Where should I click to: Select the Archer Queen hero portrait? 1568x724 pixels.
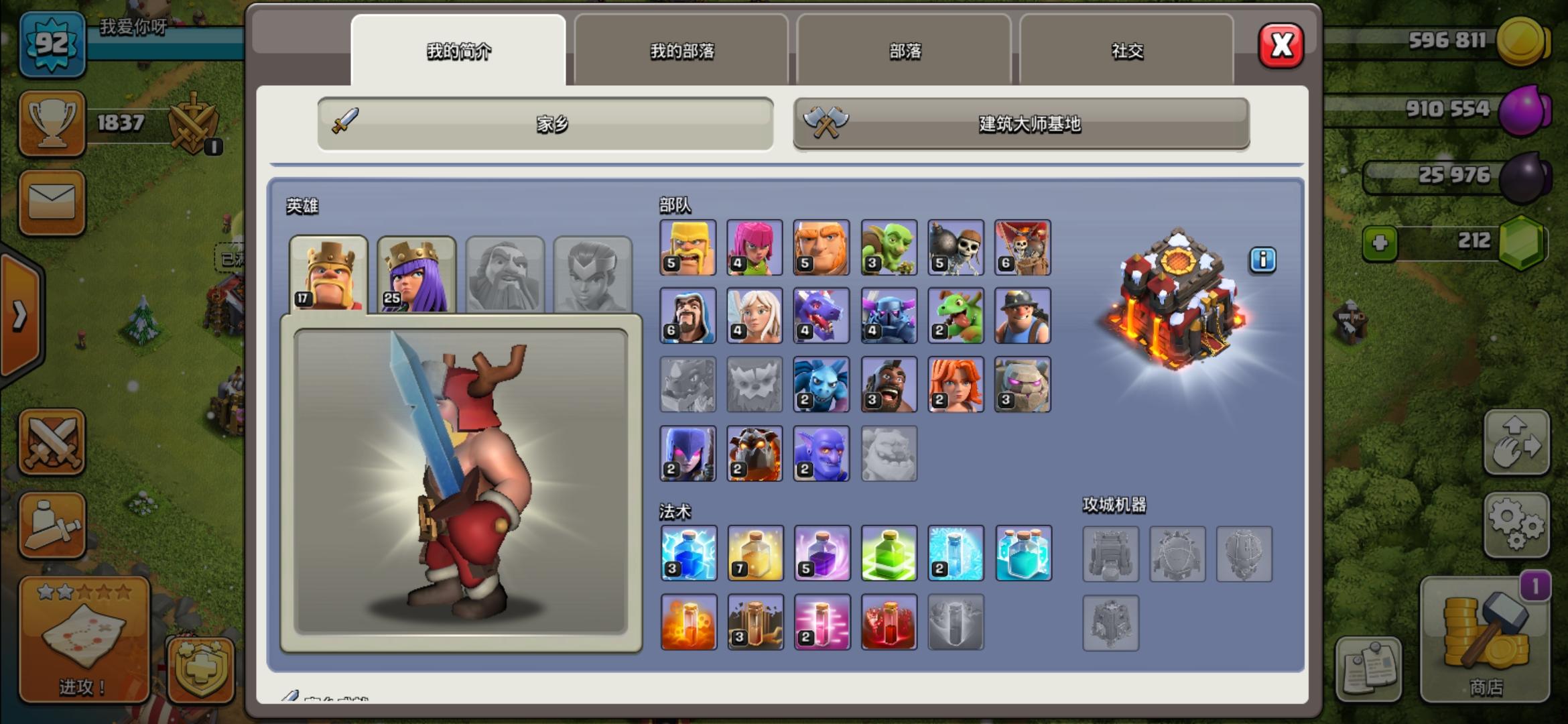415,275
